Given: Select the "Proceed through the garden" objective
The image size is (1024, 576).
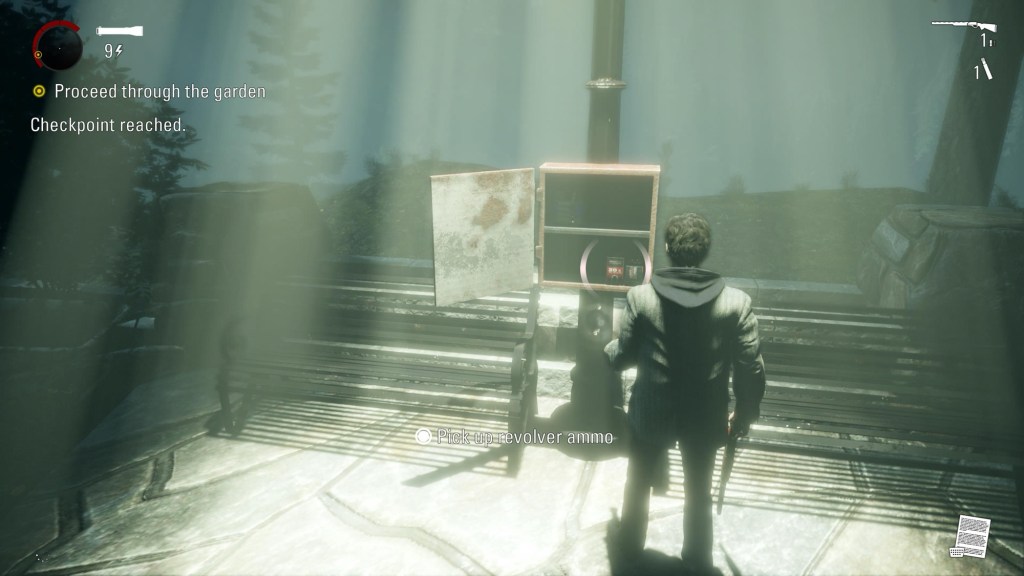Looking at the screenshot, I should pyautogui.click(x=160, y=92).
